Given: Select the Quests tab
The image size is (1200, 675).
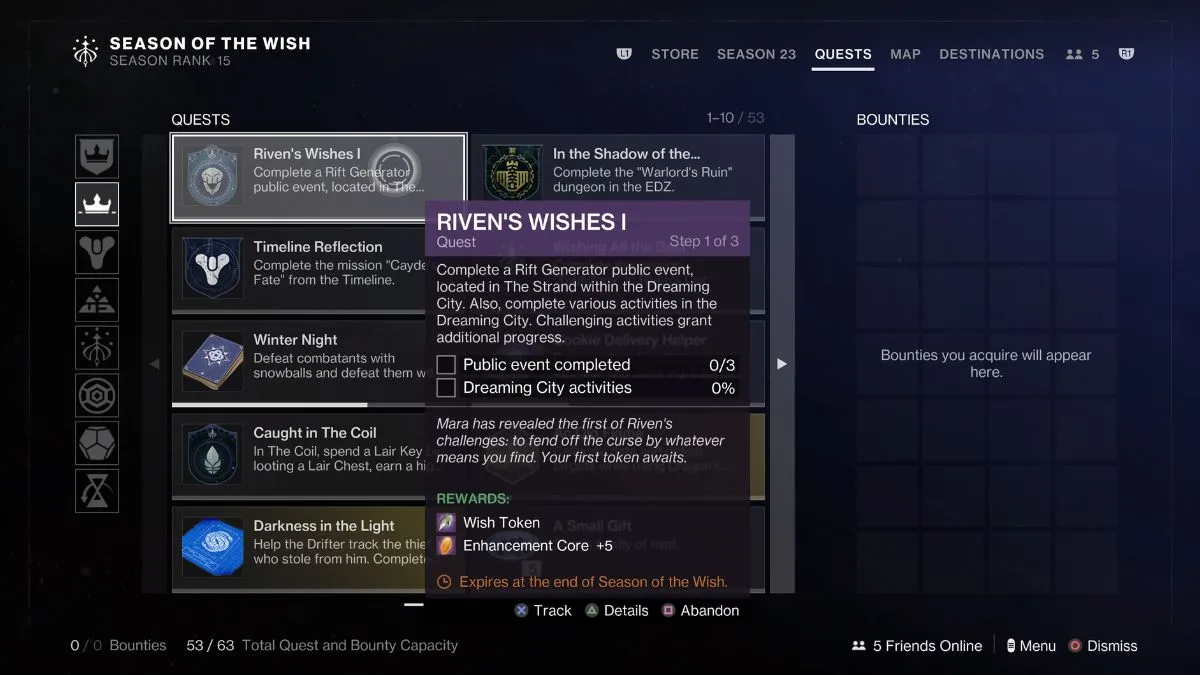Looking at the screenshot, I should point(843,54).
